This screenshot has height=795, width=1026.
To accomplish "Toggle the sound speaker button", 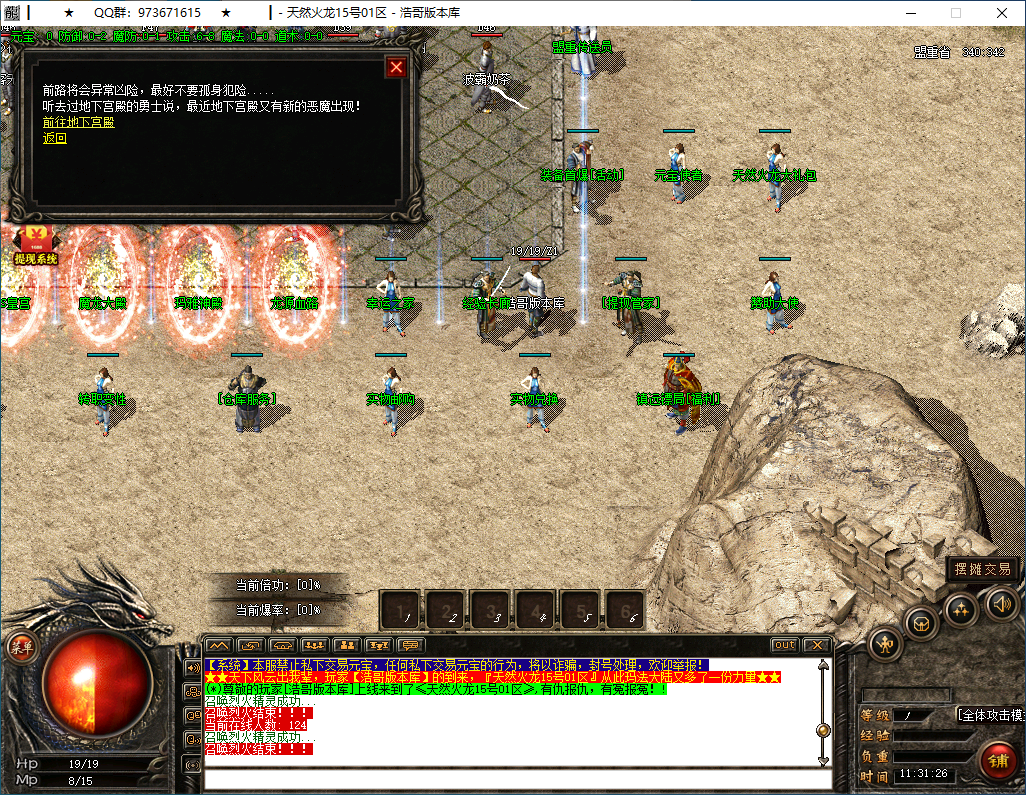I will (1001, 603).
